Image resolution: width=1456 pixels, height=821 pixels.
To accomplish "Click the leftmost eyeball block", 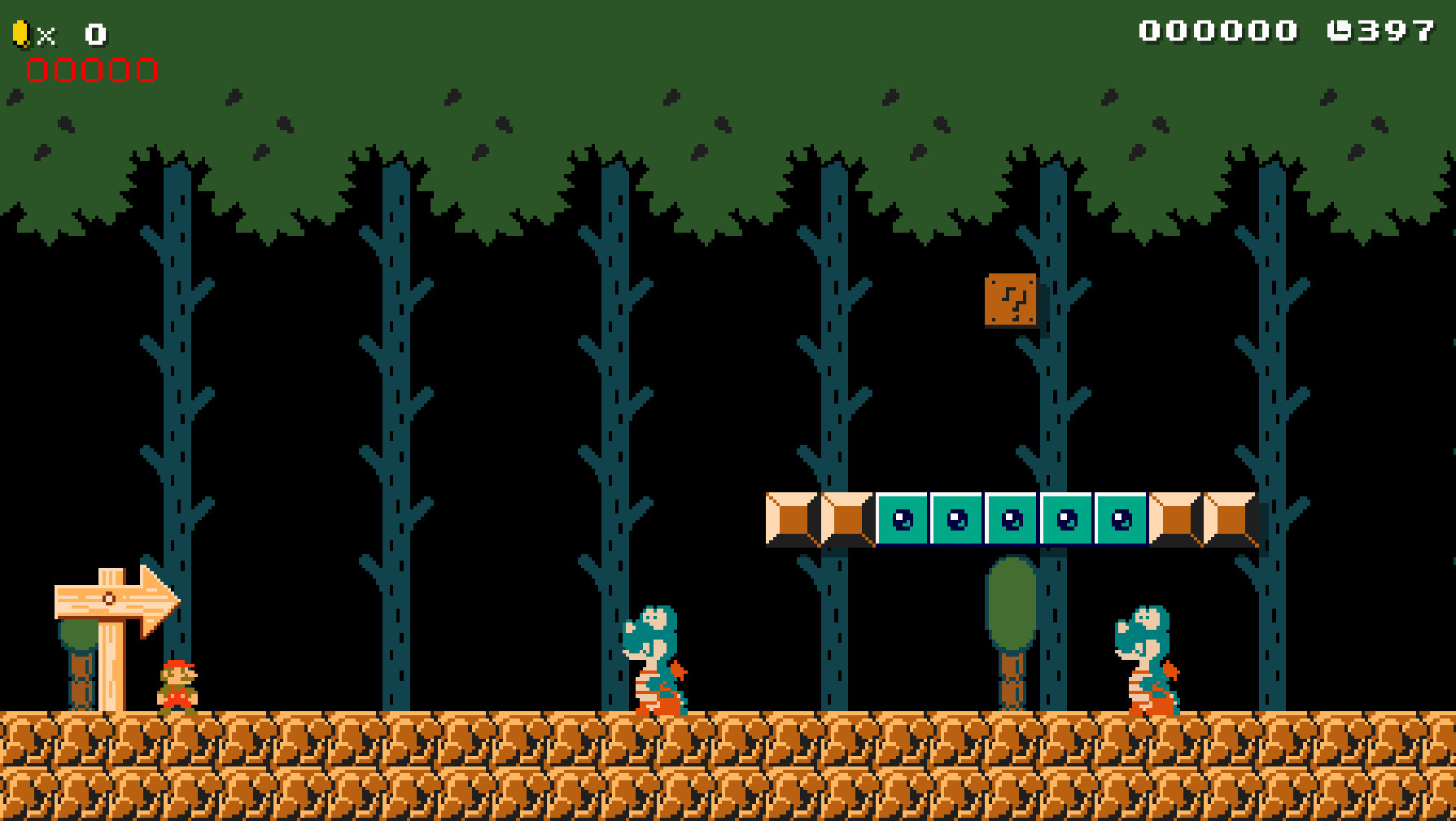I will (x=902, y=519).
